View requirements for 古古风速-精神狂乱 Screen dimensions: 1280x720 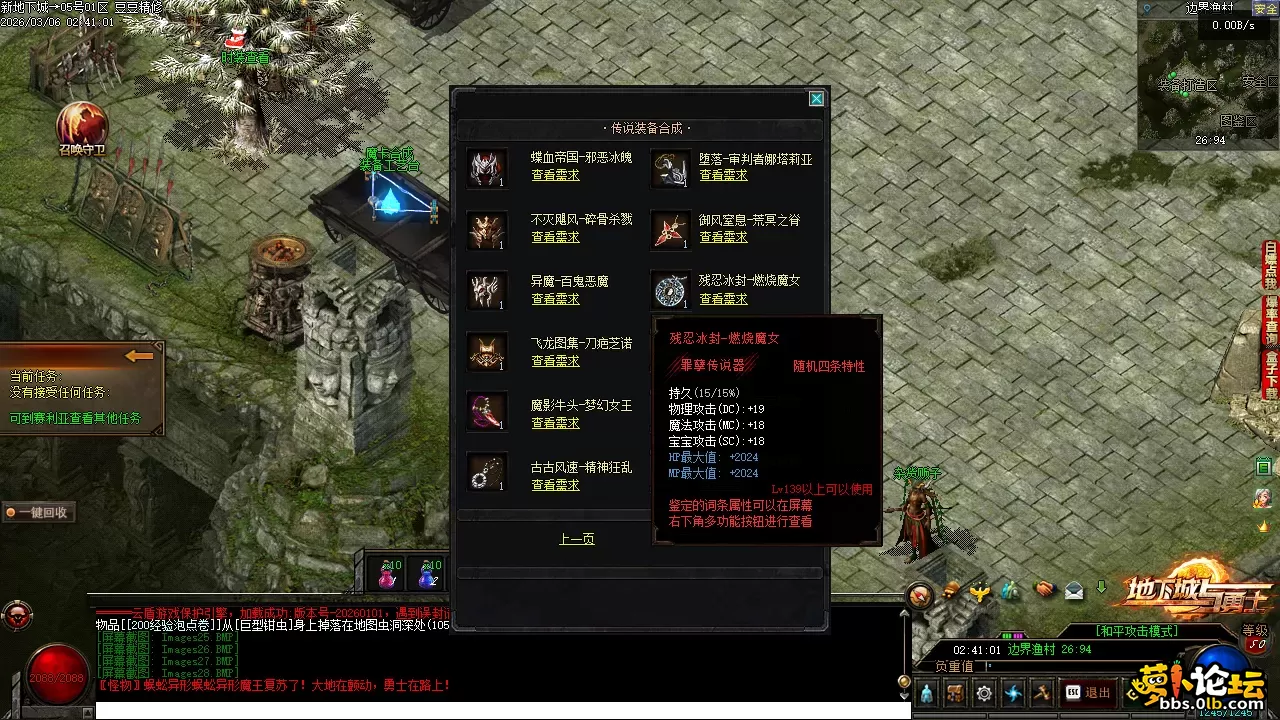555,485
